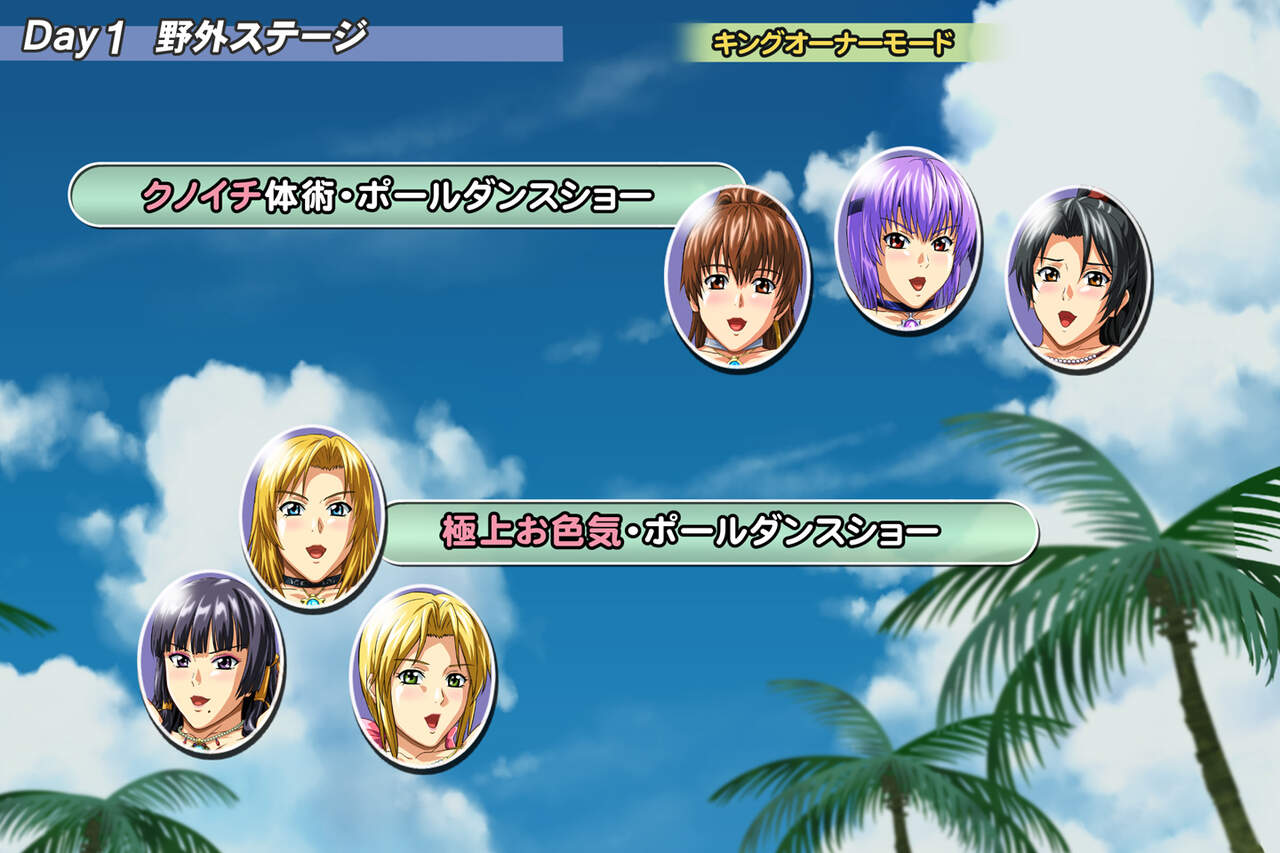
Task: Select the green-eyed blonde girl portrait
Action: [x=422, y=677]
